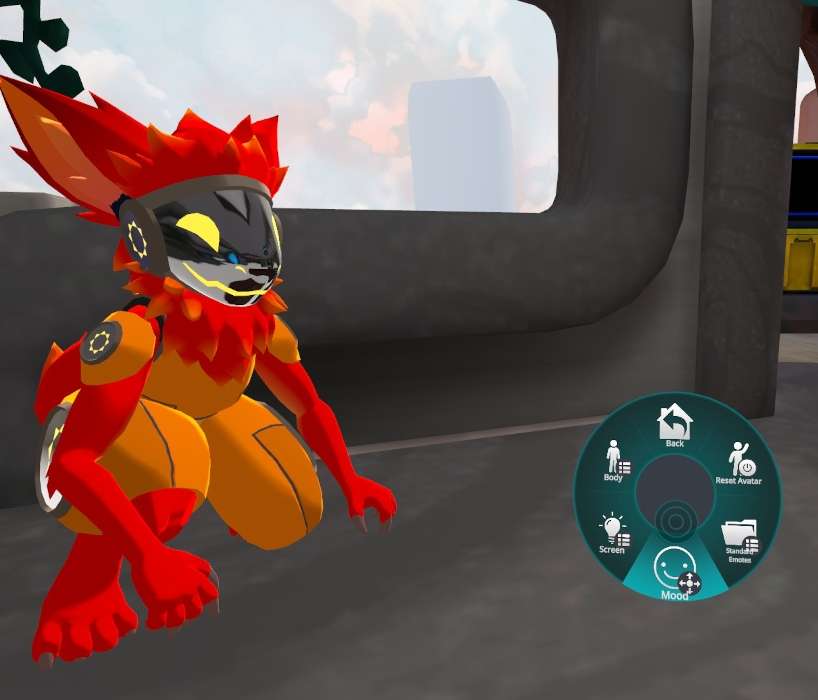Viewport: 818px width, 700px height.
Task: Choose Reset Avatar option
Action: coord(740,463)
